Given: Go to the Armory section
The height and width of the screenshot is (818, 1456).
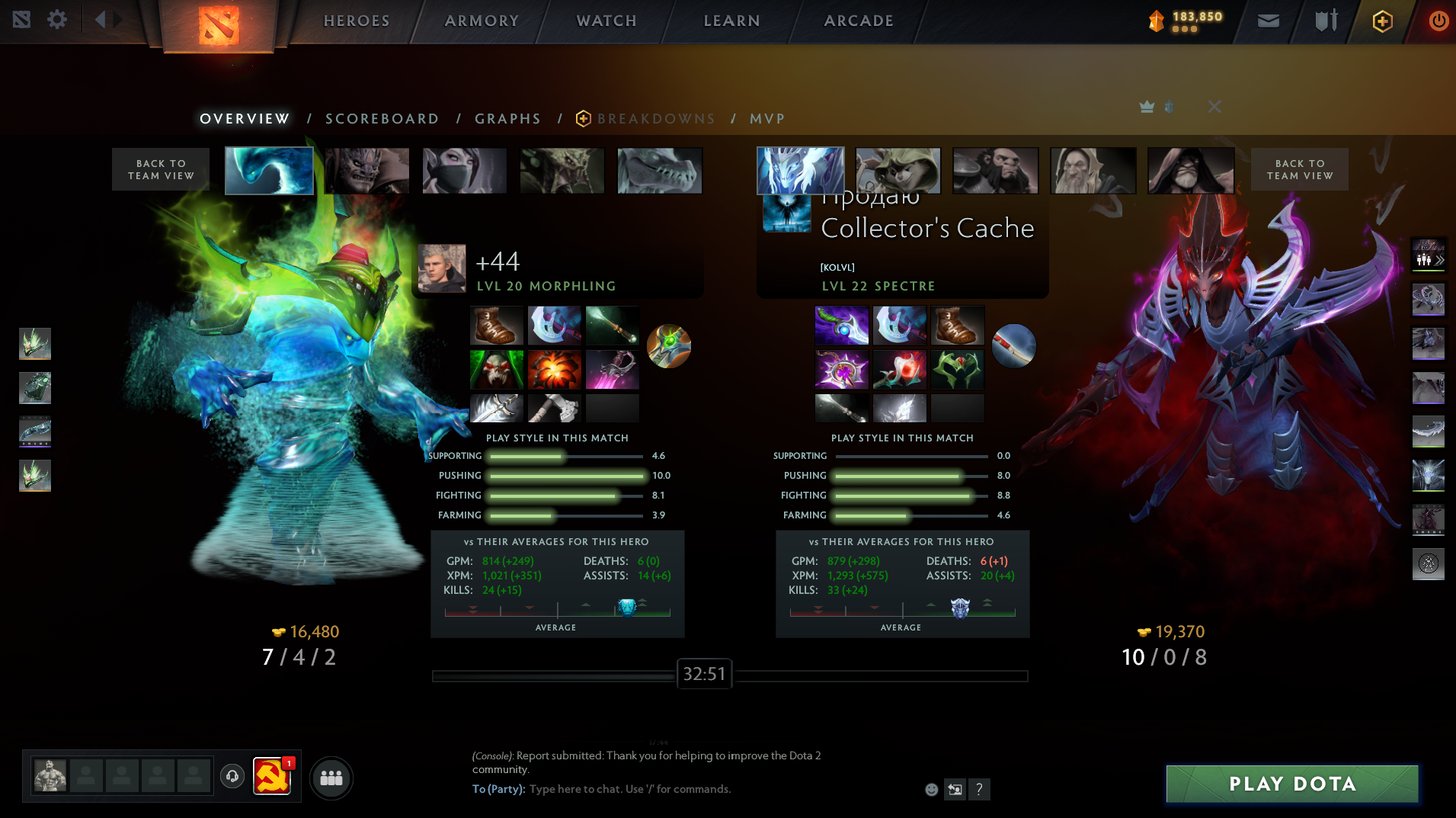Looking at the screenshot, I should tap(482, 21).
